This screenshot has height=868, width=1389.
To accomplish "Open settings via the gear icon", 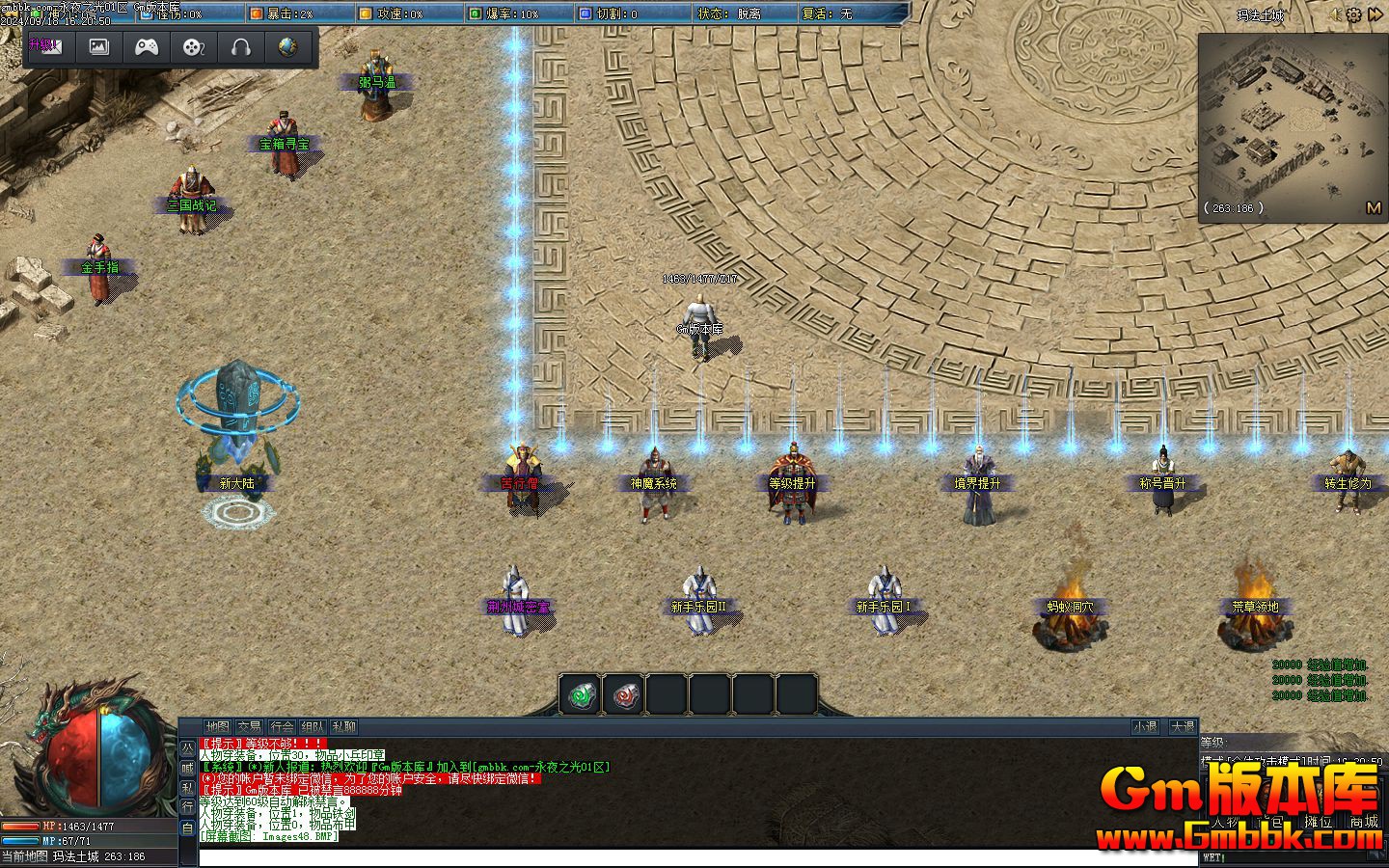I will click(1353, 14).
